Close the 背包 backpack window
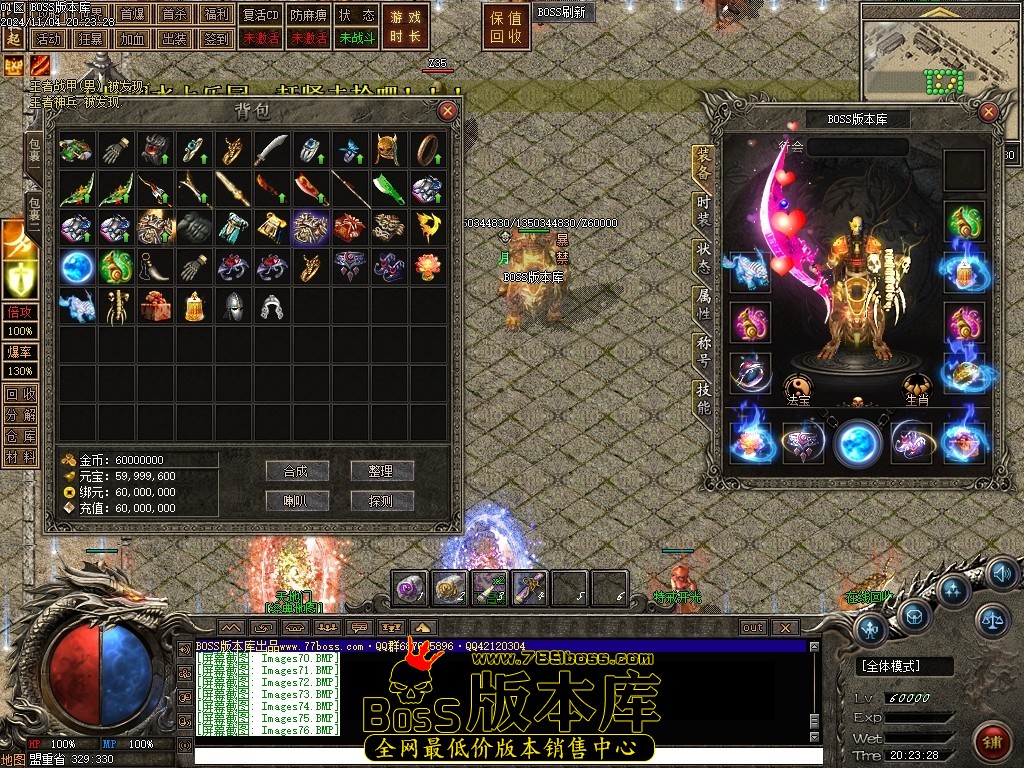Screen dimensions: 1024x768 pos(448,111)
